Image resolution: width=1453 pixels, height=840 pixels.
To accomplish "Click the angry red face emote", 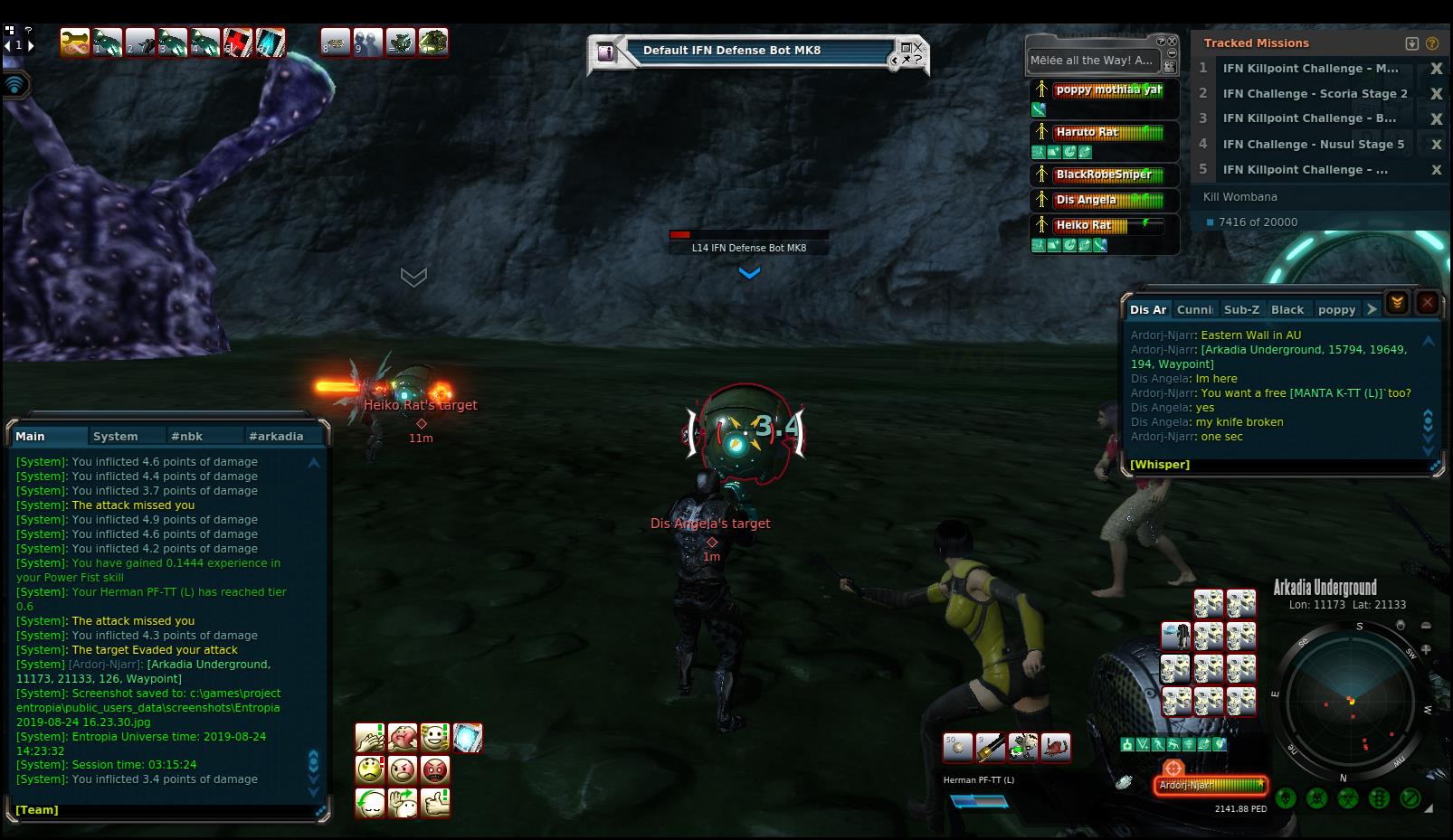I will [435, 770].
